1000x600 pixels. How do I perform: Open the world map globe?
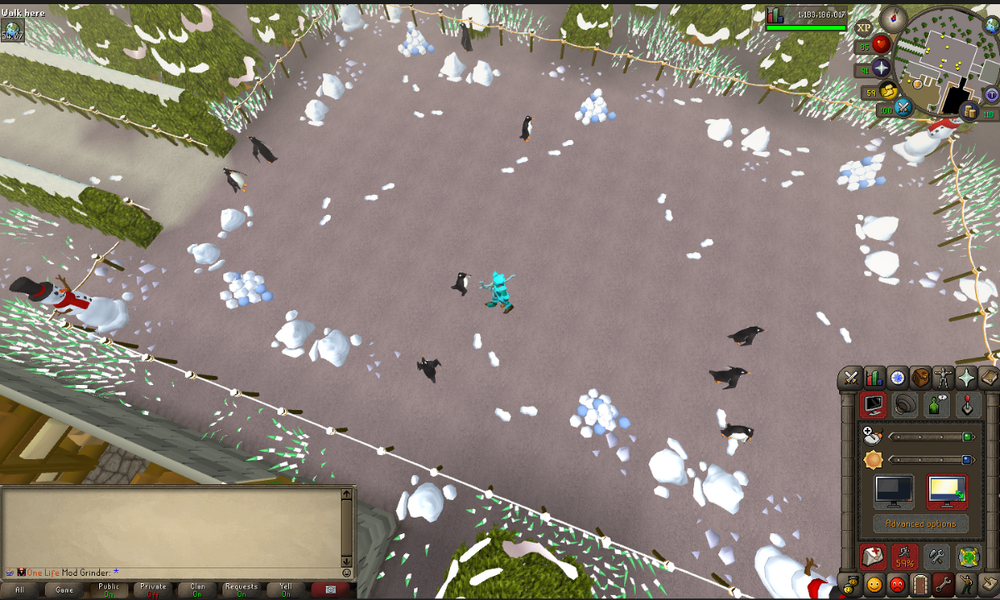coord(992,27)
